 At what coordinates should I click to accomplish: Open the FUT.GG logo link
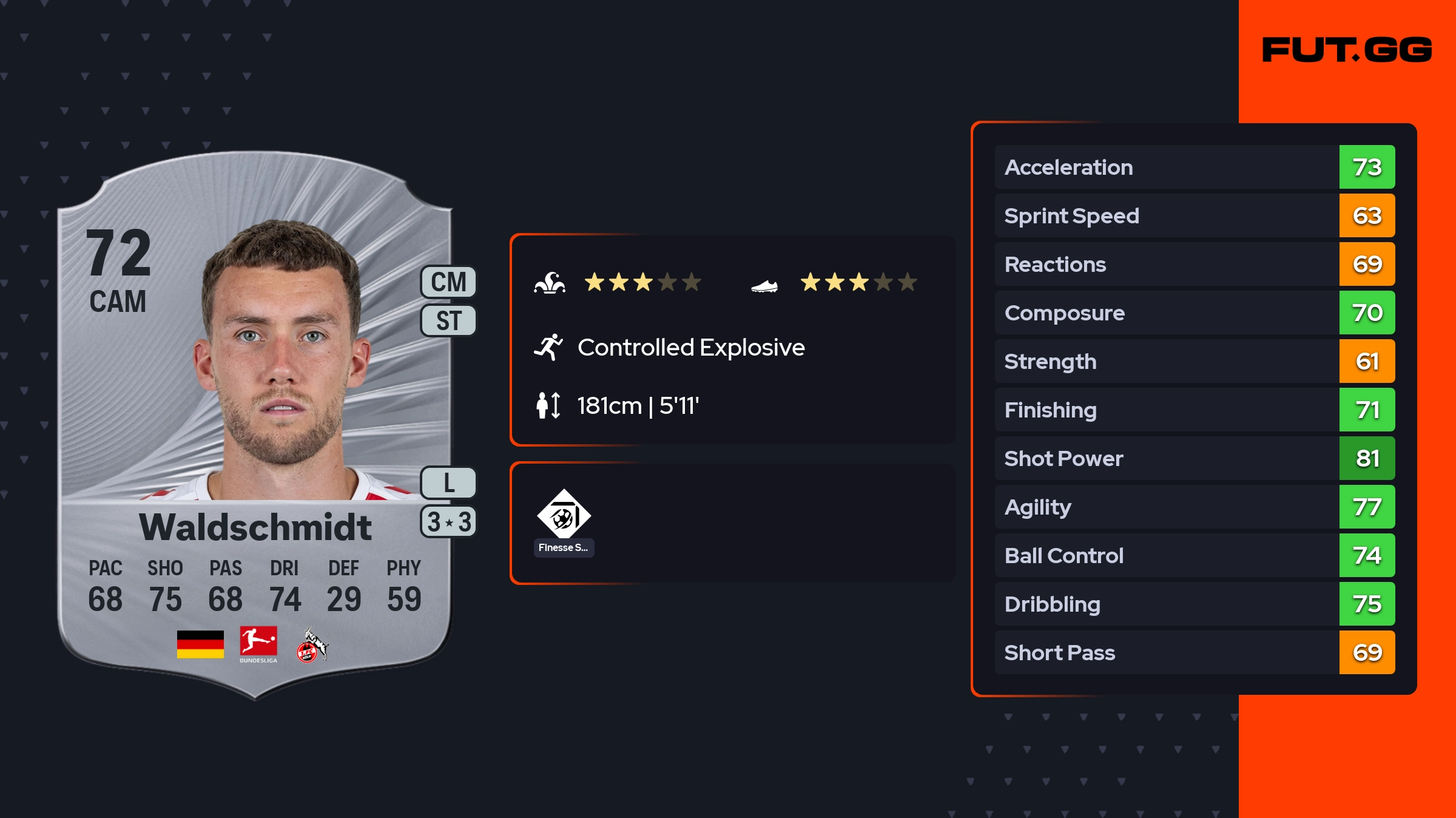tap(1347, 50)
